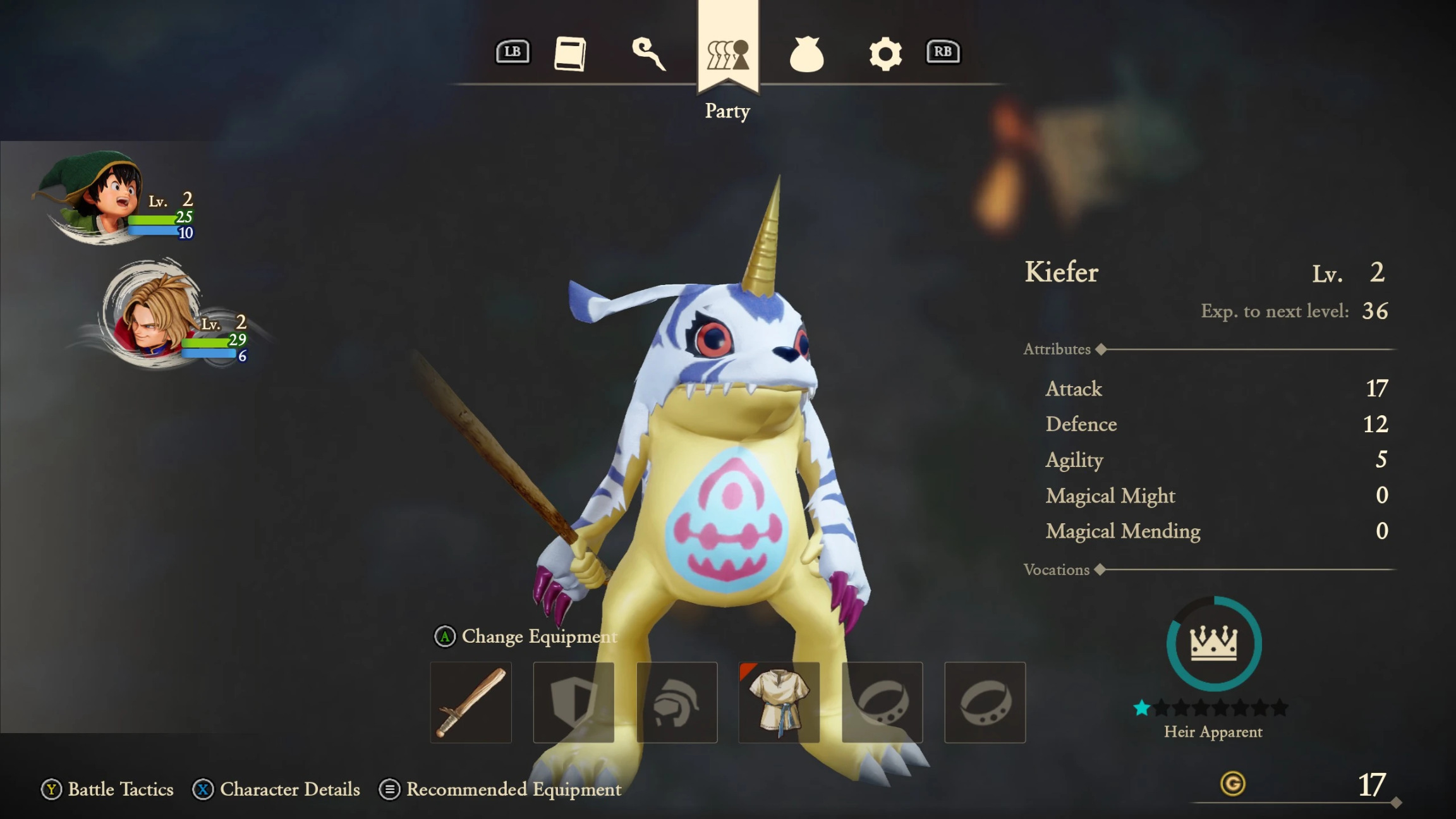This screenshot has width=1456, height=819.
Task: Open the Heir Apparent vocation crown
Action: pyautogui.click(x=1213, y=643)
